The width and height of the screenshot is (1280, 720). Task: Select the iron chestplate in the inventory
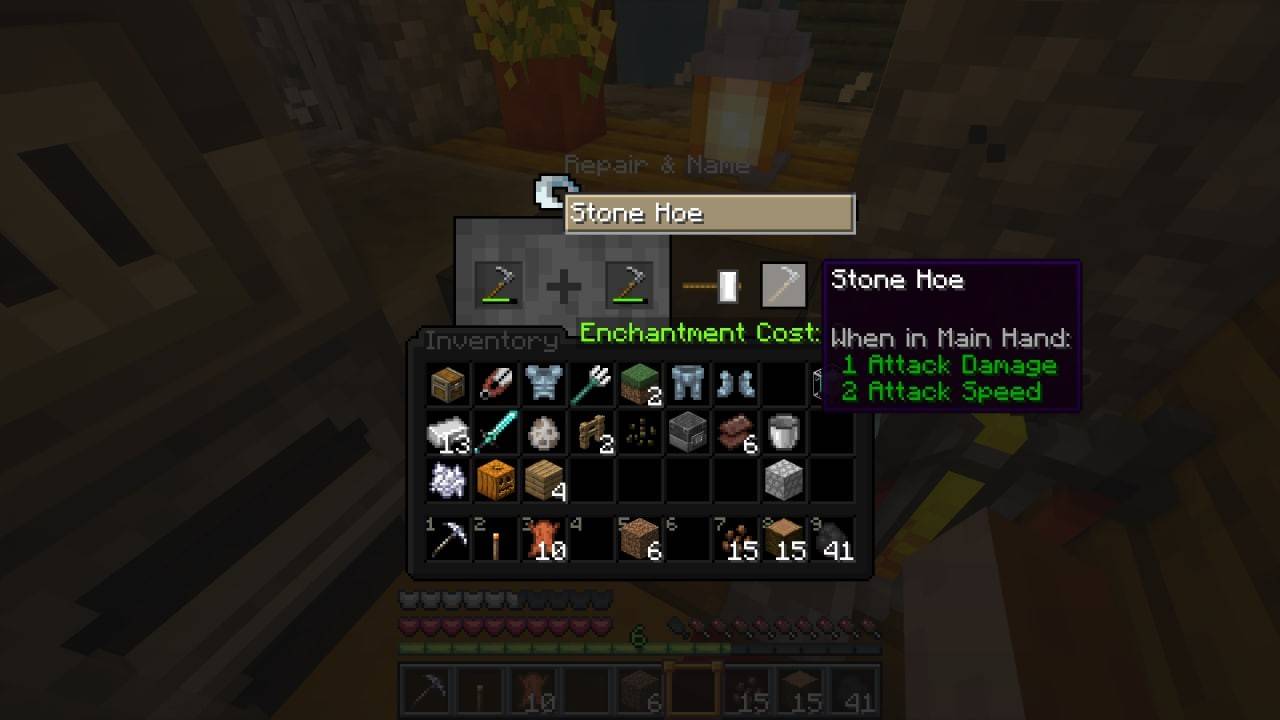coord(543,383)
